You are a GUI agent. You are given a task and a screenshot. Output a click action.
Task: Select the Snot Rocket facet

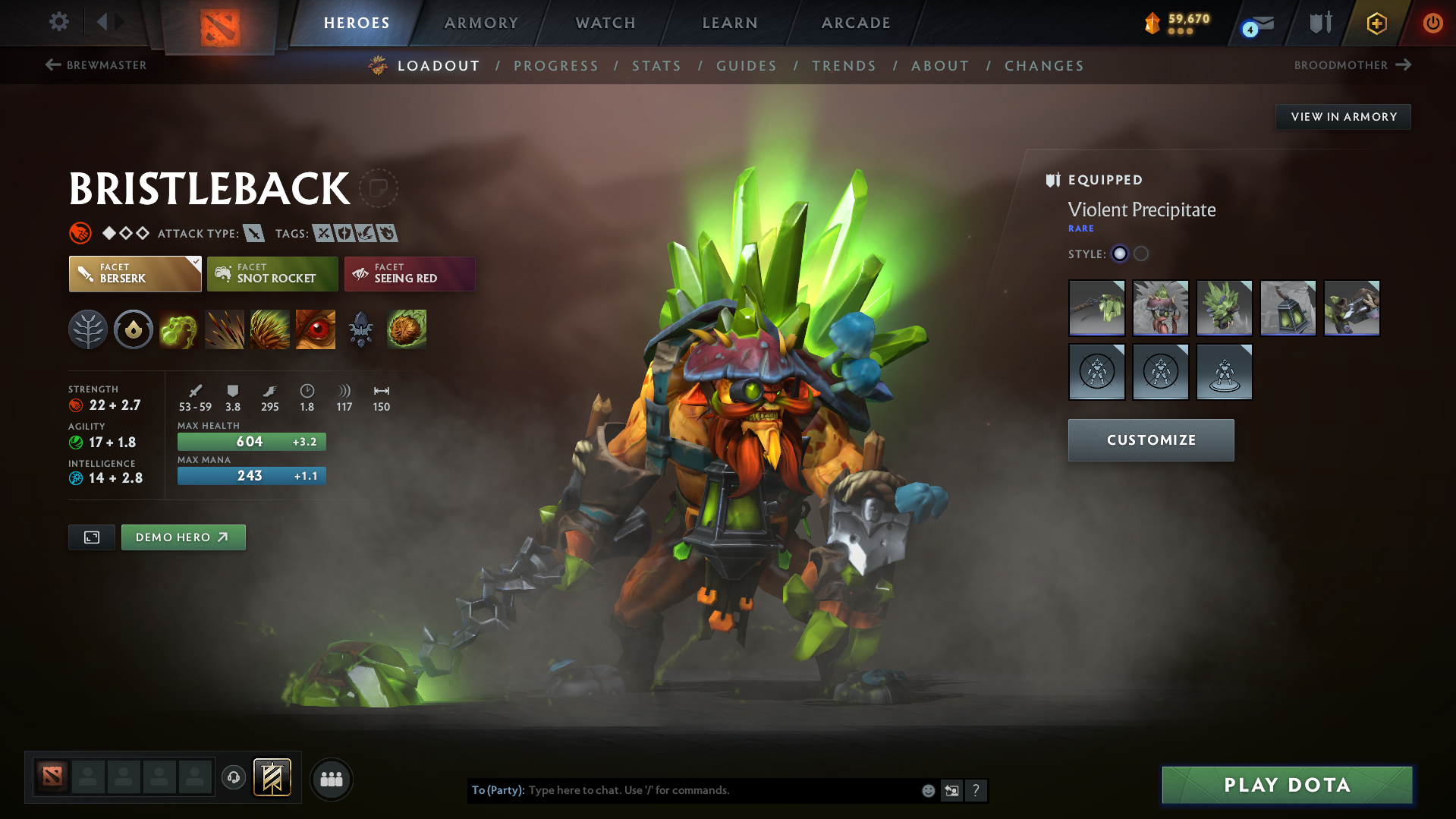[x=272, y=274]
